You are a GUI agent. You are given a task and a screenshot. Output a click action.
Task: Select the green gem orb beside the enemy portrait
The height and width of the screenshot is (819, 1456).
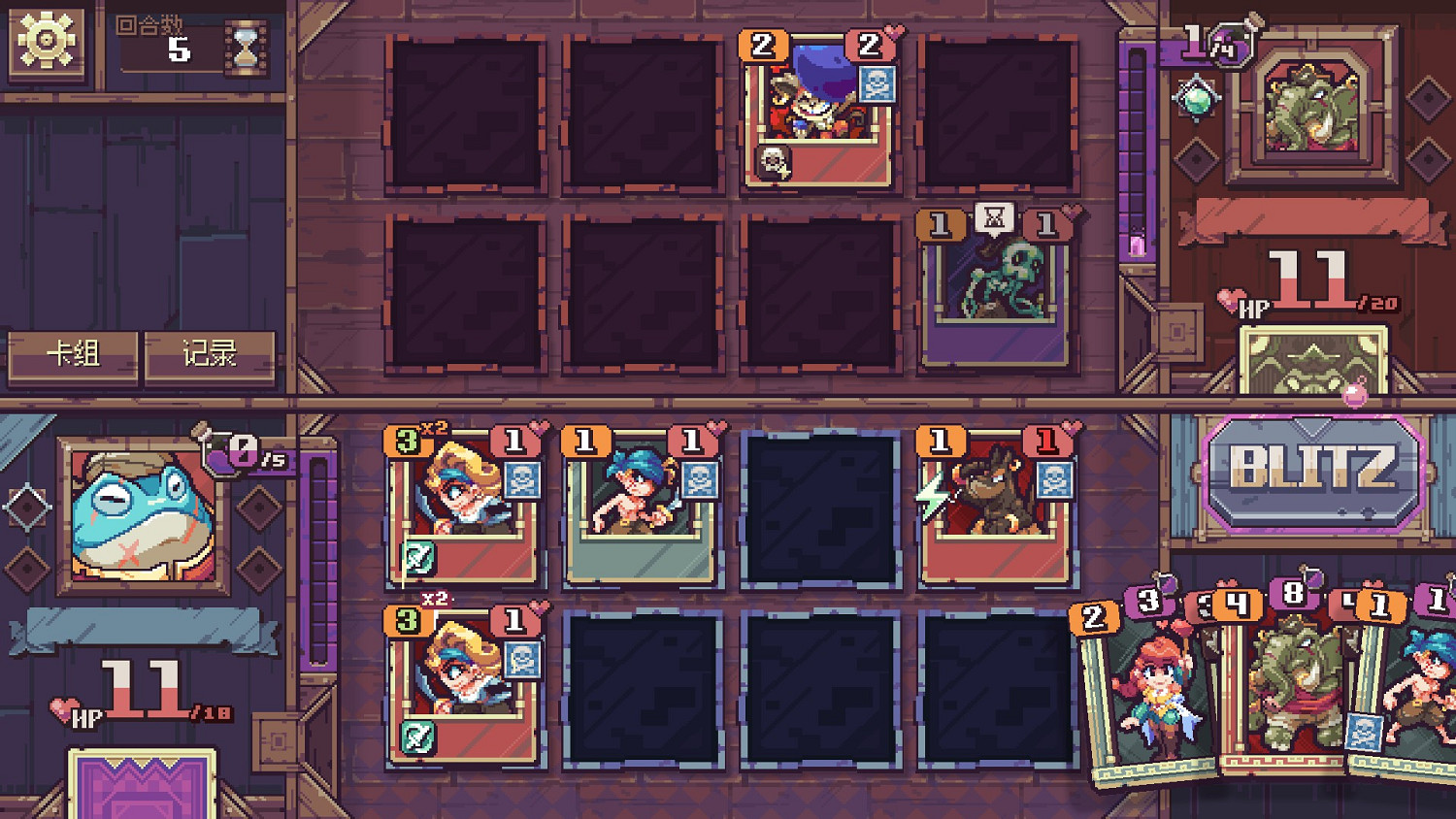(1198, 99)
